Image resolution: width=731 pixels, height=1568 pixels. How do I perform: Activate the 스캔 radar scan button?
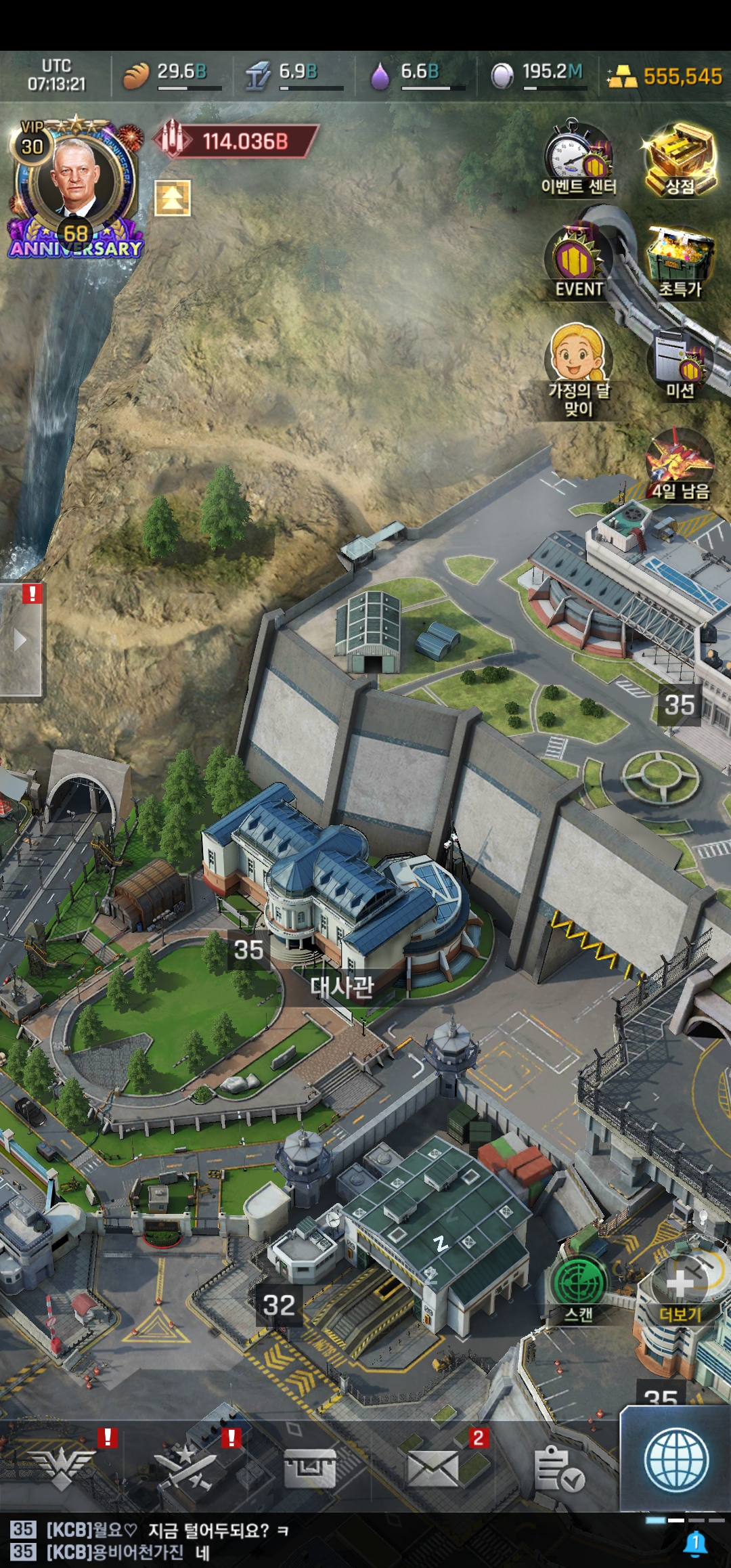[579, 1286]
